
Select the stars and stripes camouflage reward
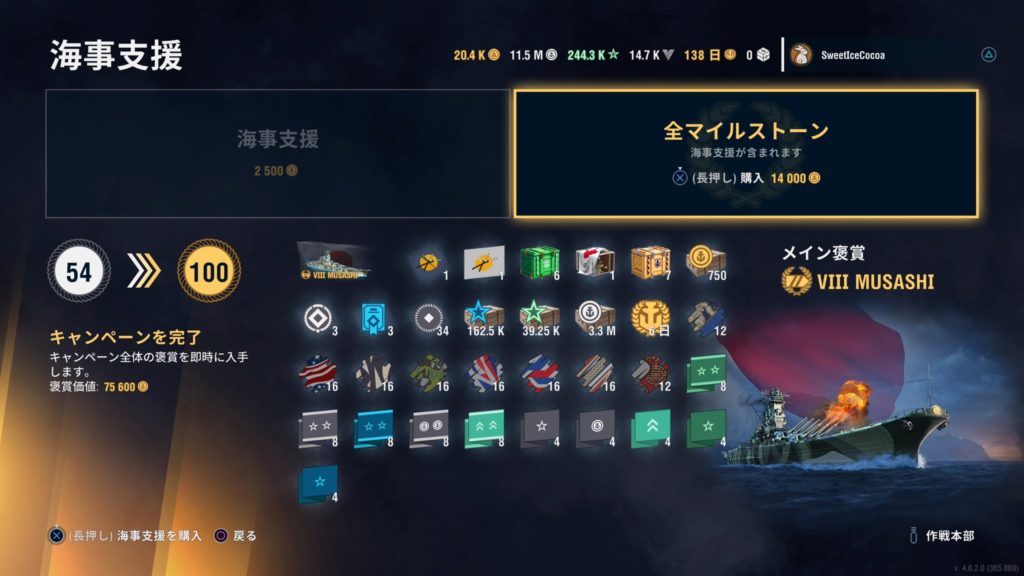tap(316, 374)
